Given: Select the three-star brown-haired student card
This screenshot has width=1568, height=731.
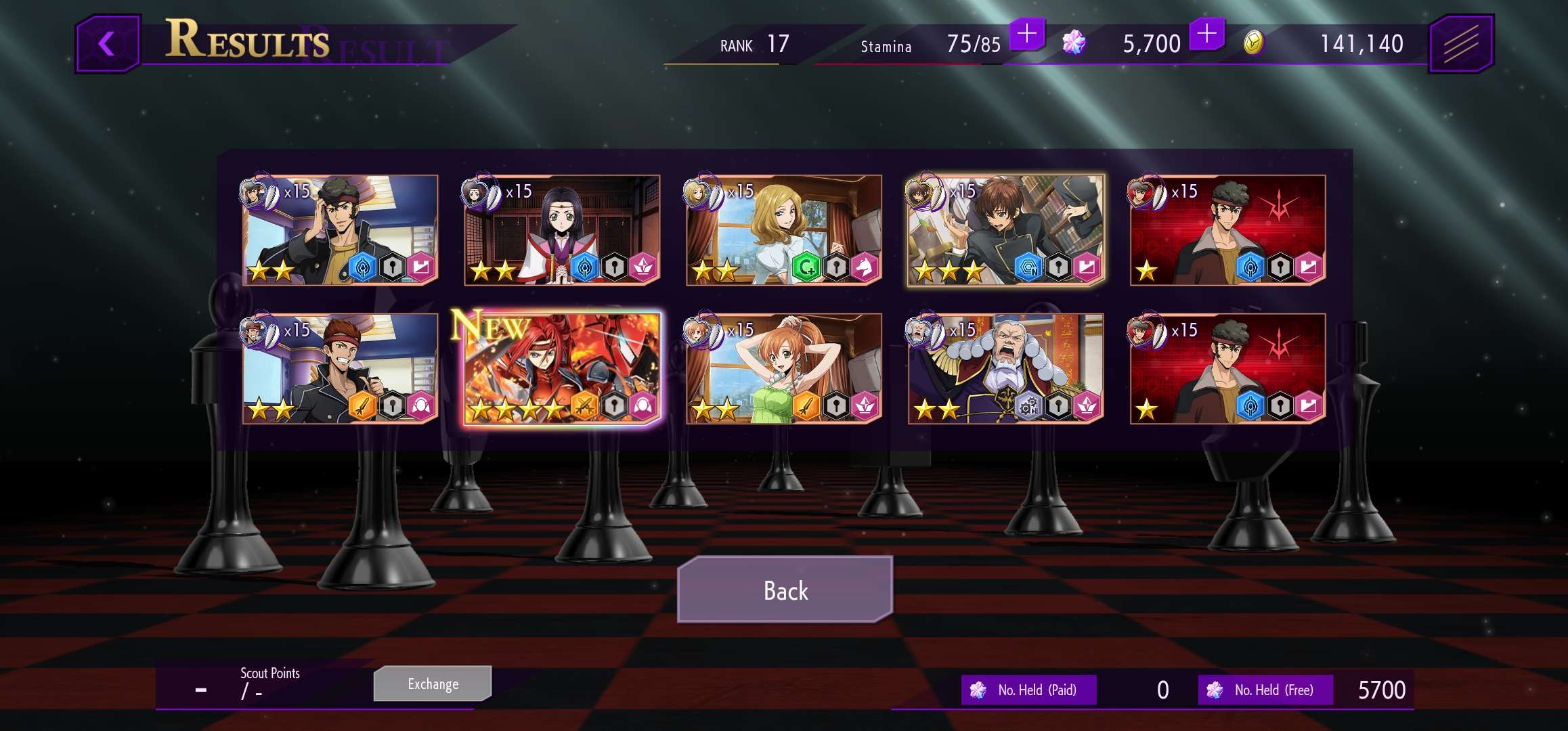Looking at the screenshot, I should [1005, 230].
